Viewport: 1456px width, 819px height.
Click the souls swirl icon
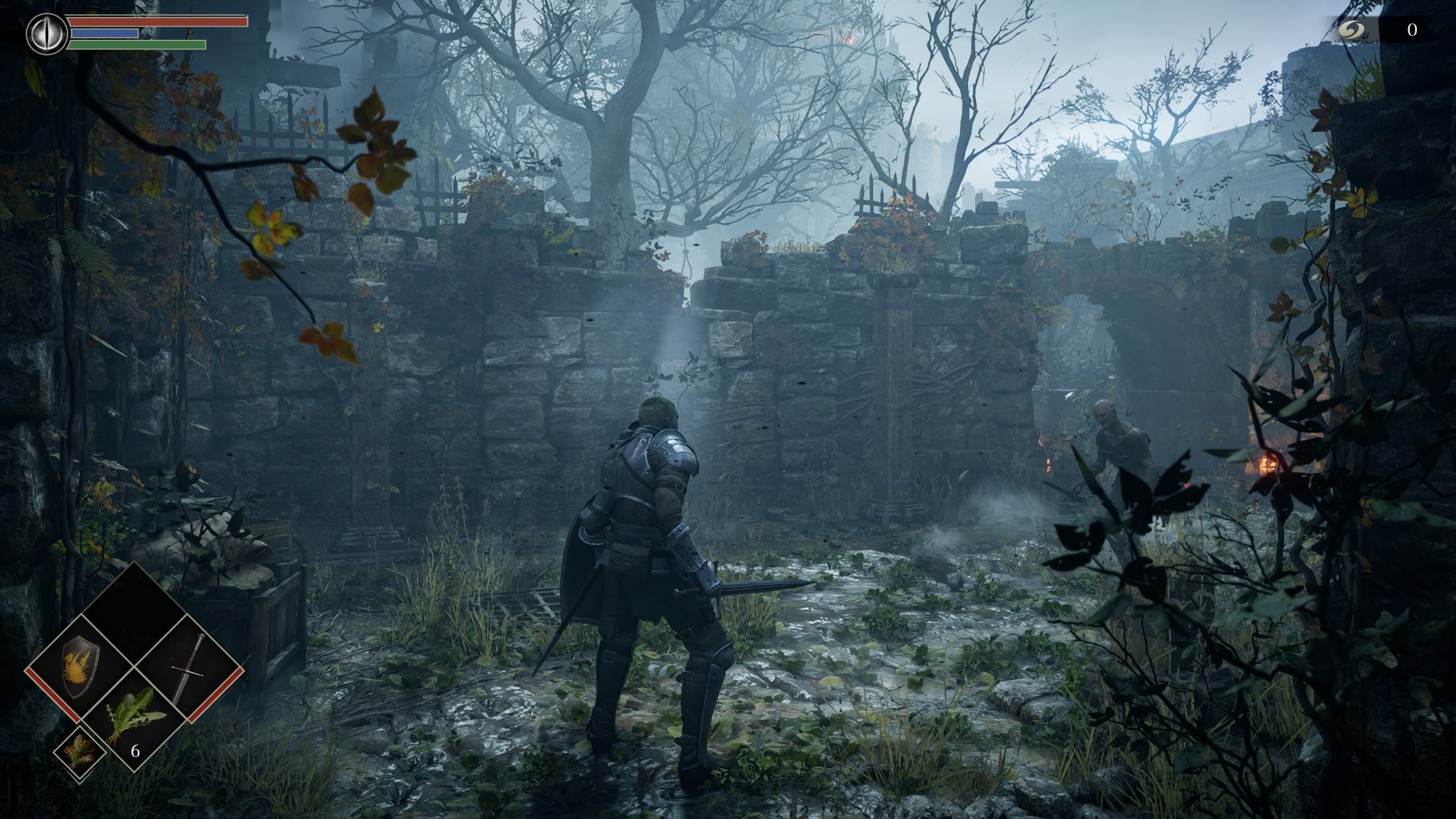(1347, 30)
